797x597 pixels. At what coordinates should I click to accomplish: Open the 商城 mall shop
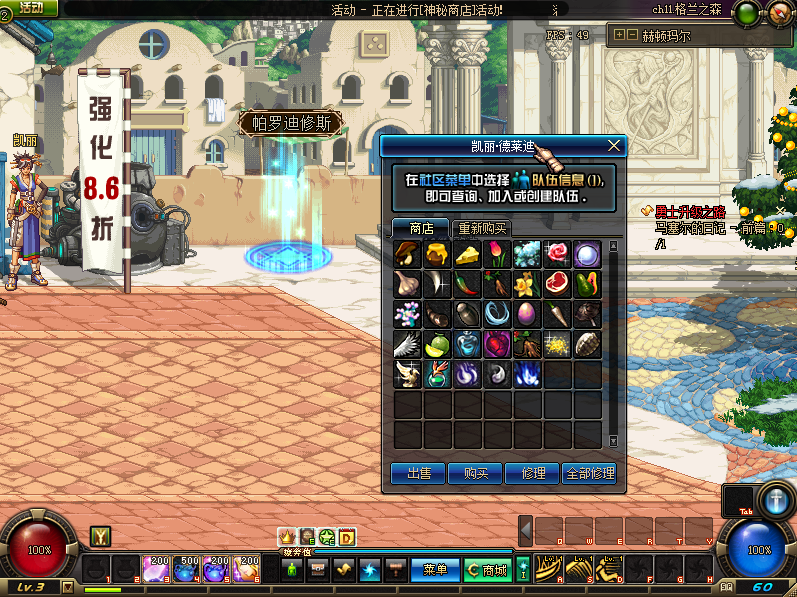point(488,569)
